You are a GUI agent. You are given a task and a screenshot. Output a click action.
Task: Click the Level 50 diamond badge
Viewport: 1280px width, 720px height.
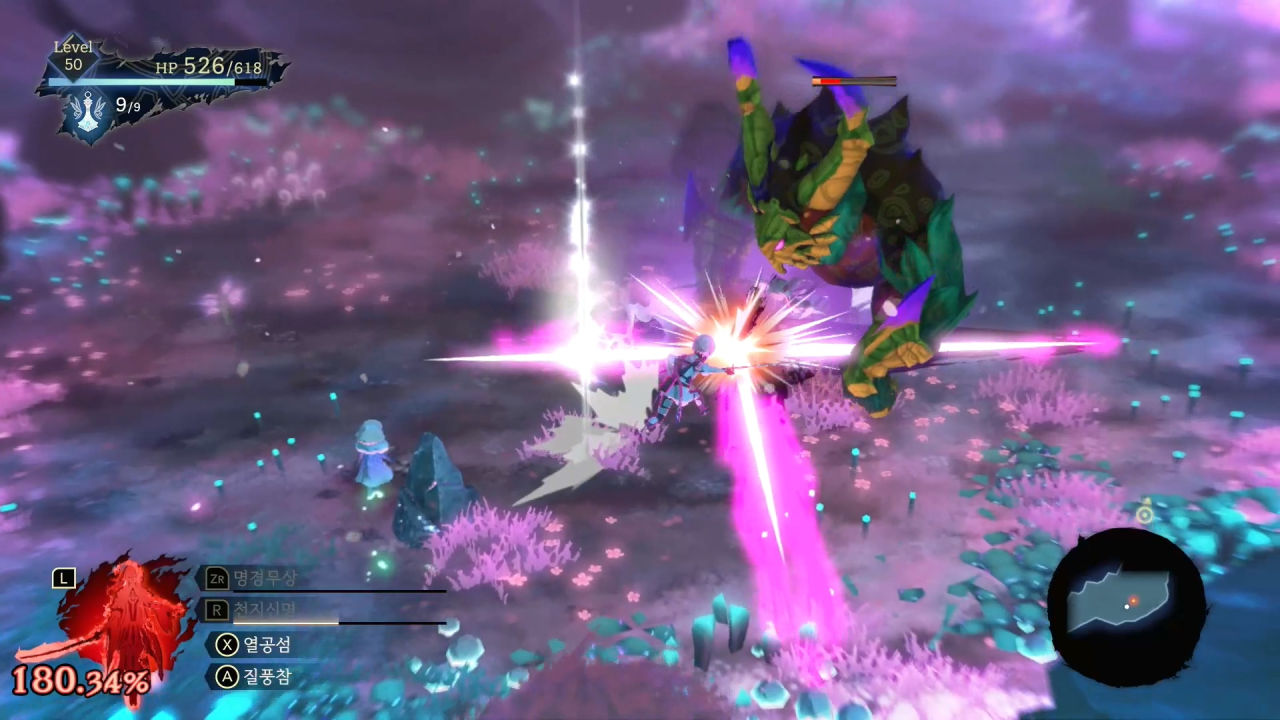[73, 57]
